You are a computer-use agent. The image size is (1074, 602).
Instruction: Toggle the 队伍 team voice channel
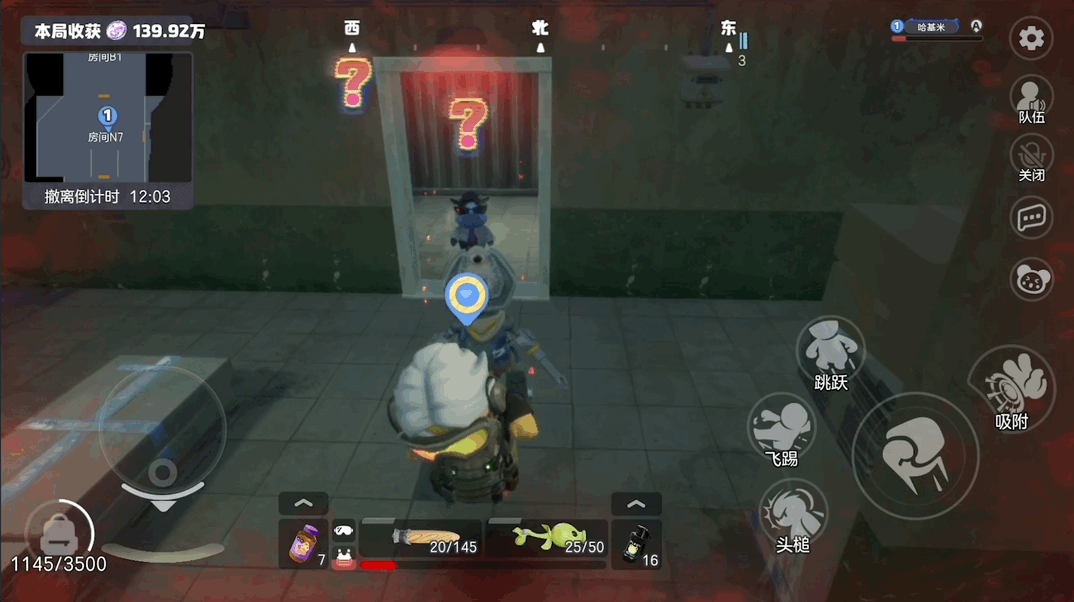[1031, 99]
